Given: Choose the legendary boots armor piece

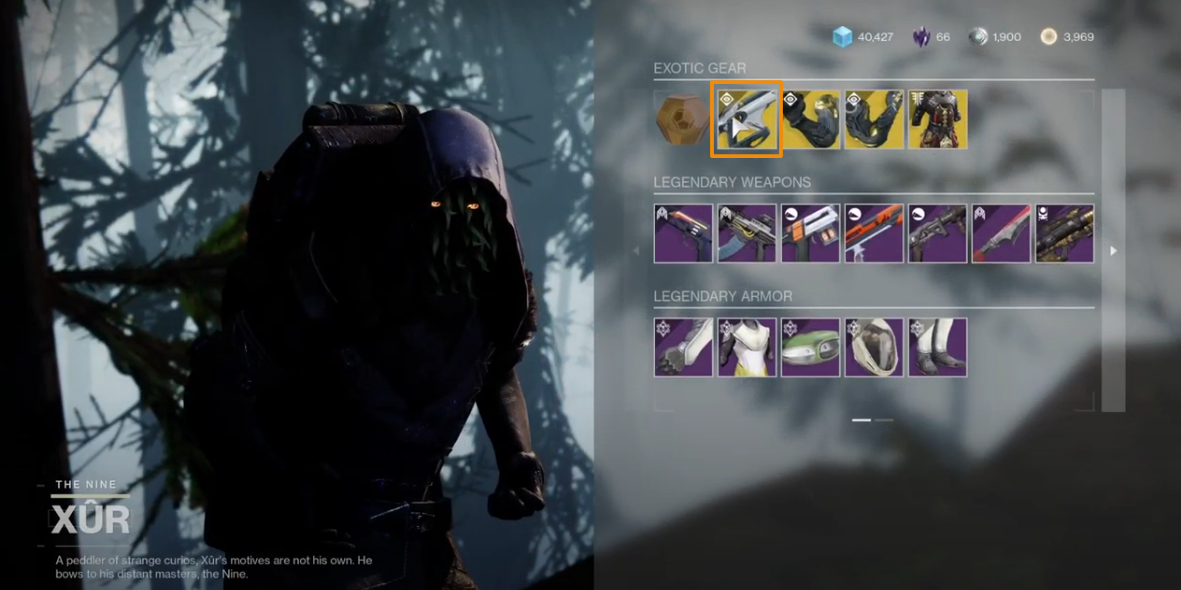Looking at the screenshot, I should (x=938, y=348).
